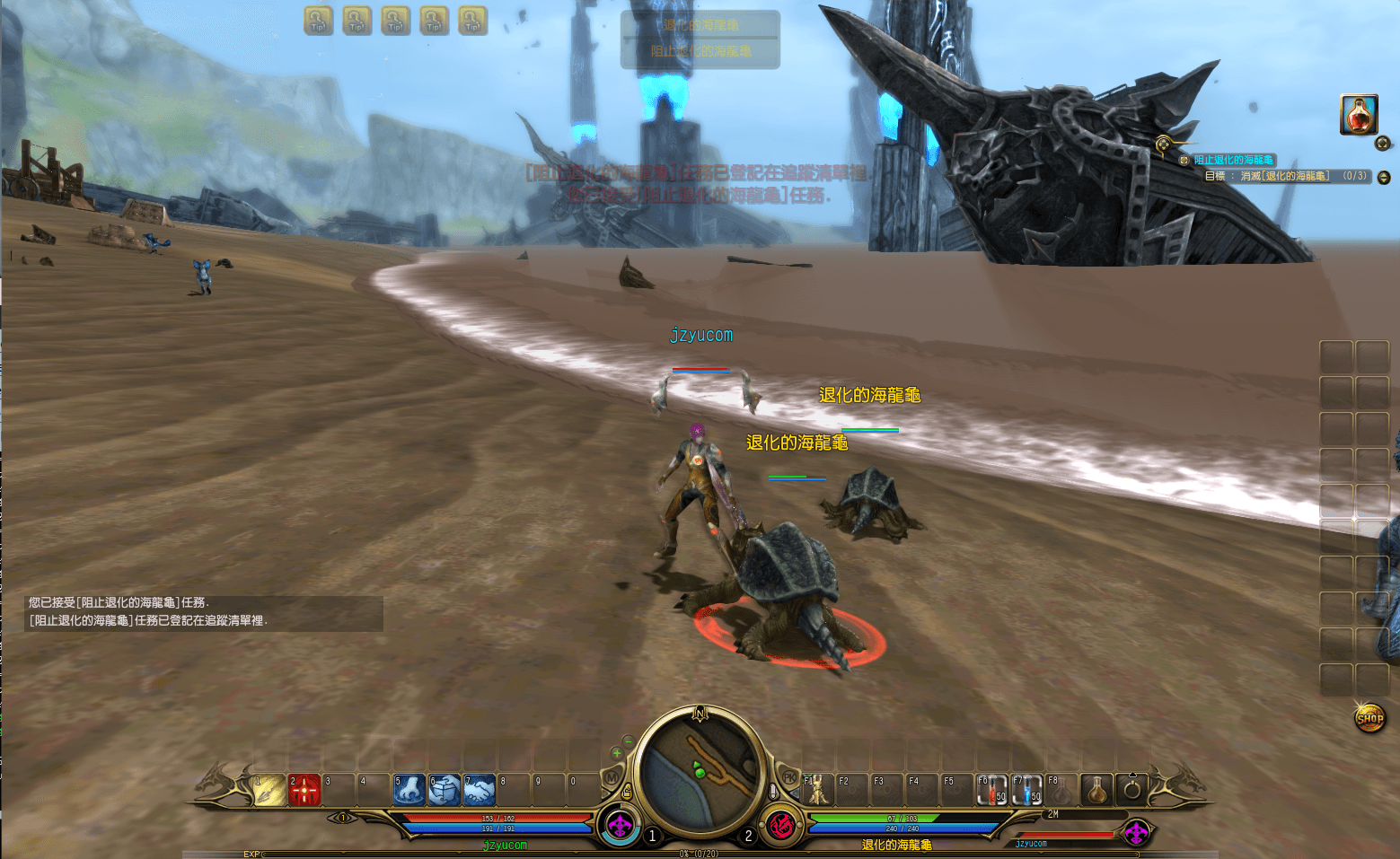Zoom out with the minimap minus button
This screenshot has width=1400, height=859.
coord(629,741)
